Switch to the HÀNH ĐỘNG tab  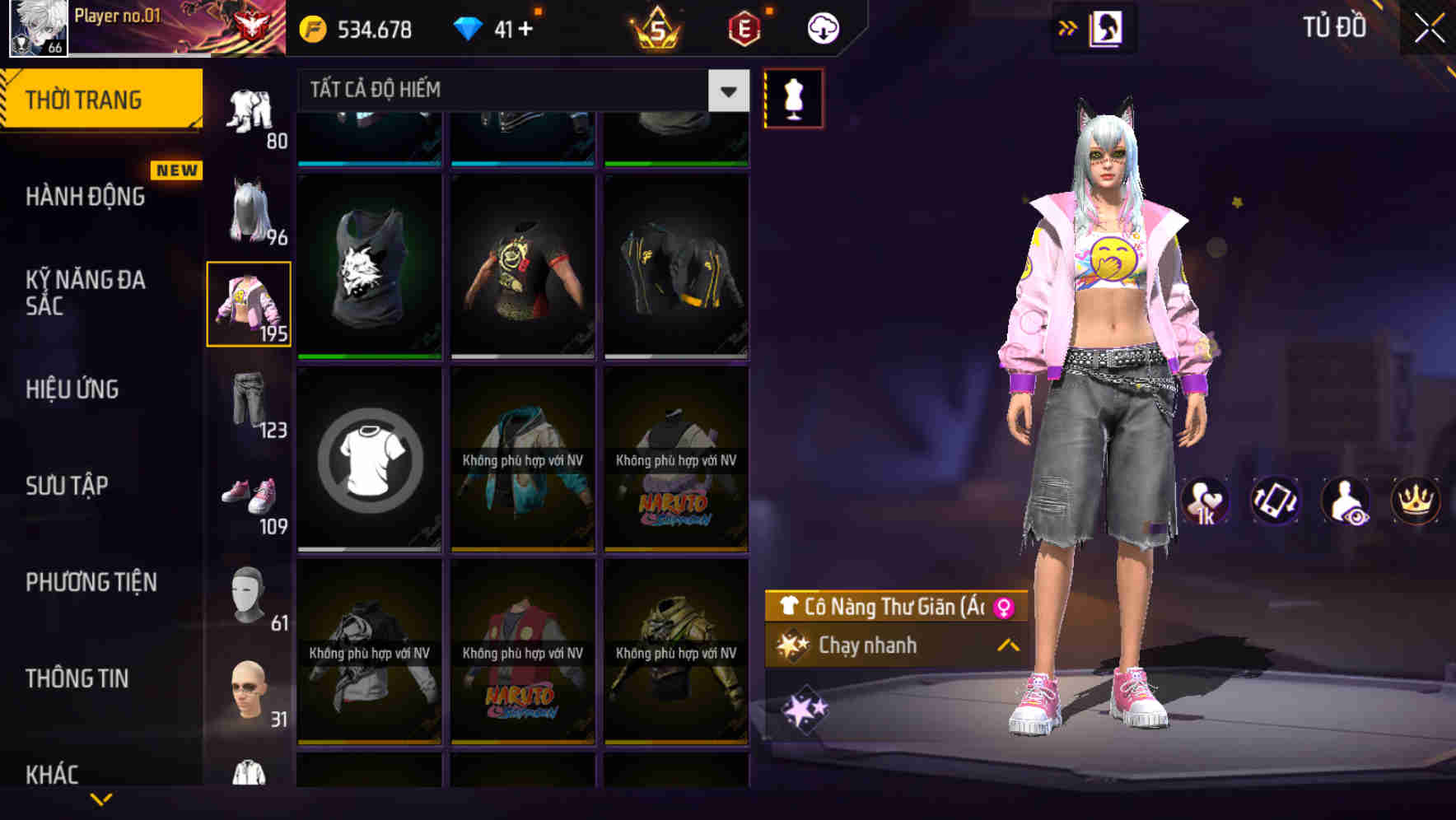pyautogui.click(x=85, y=196)
